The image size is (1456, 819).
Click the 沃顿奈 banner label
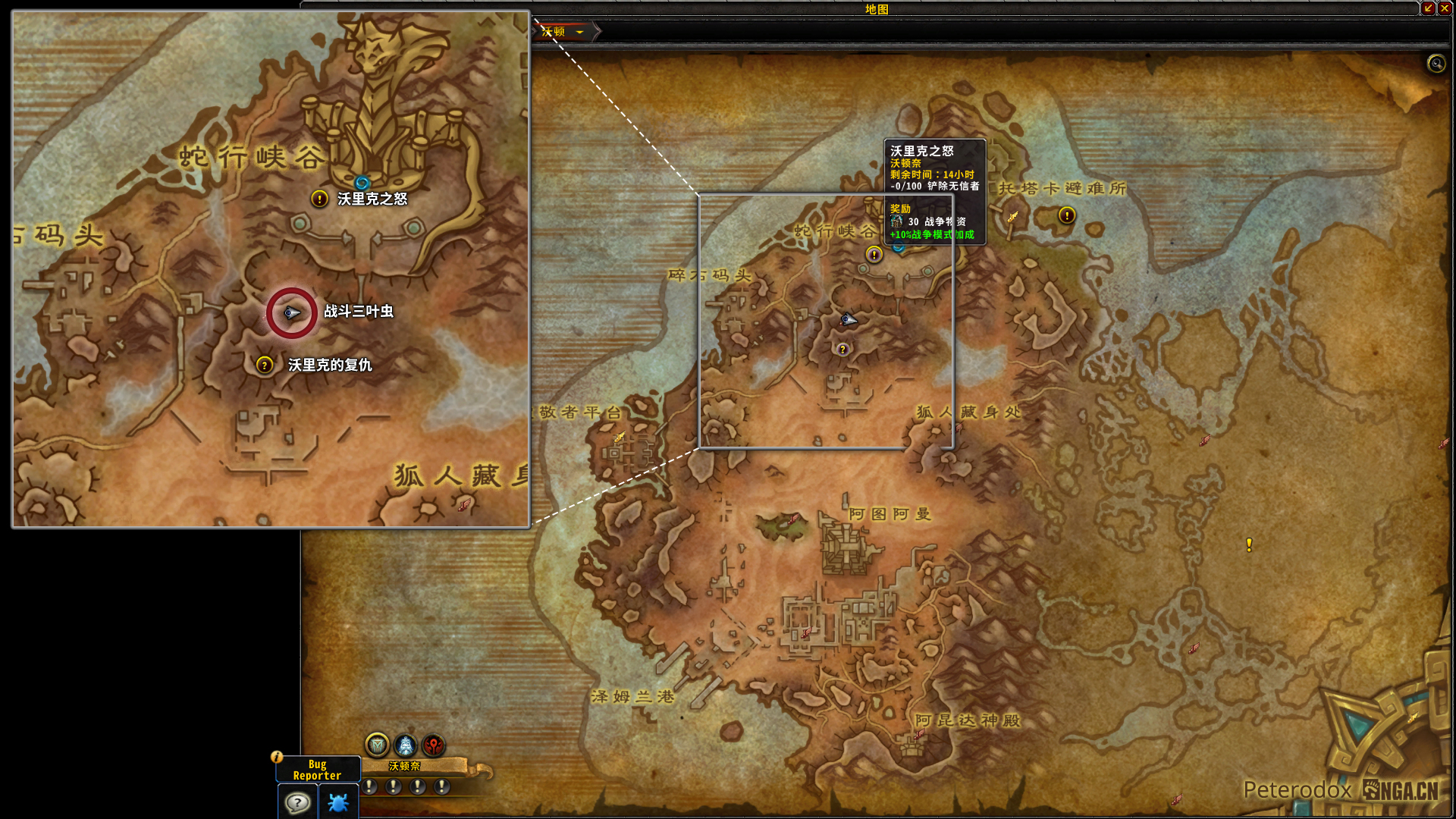[404, 766]
